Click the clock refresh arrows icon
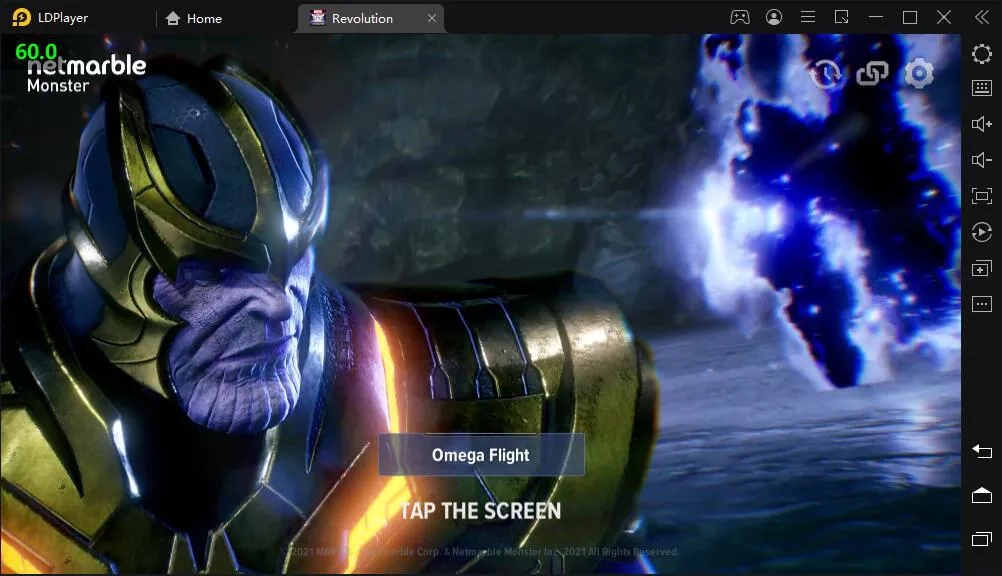1002x576 pixels. 826,73
